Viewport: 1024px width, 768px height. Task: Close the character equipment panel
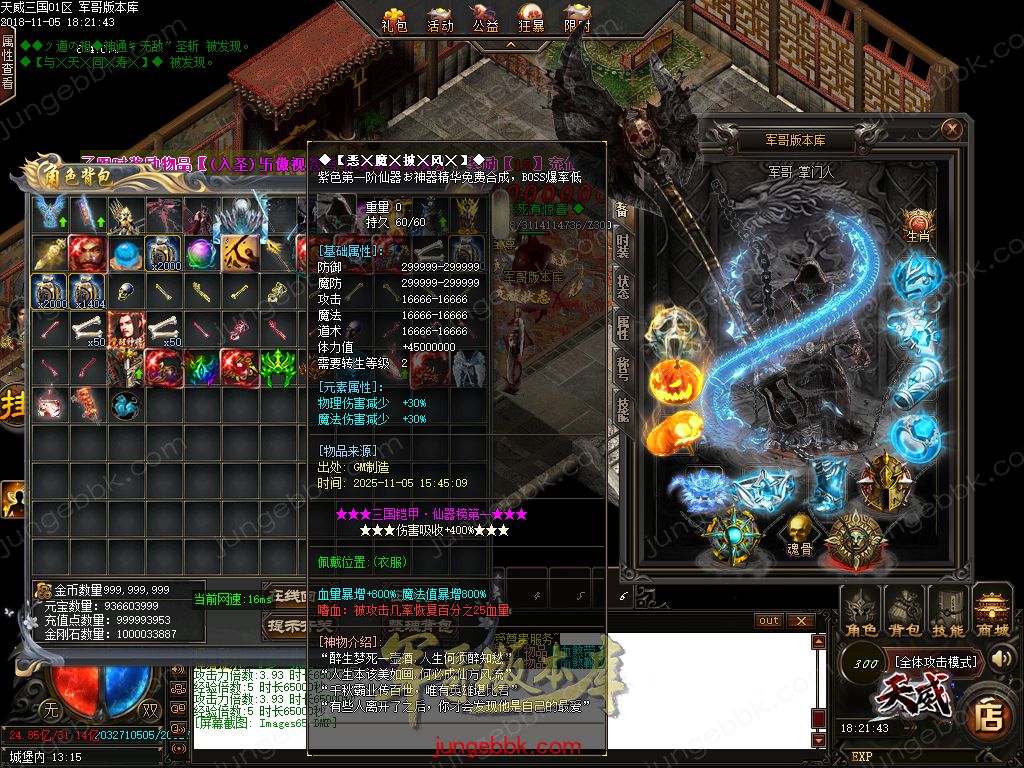click(x=952, y=128)
